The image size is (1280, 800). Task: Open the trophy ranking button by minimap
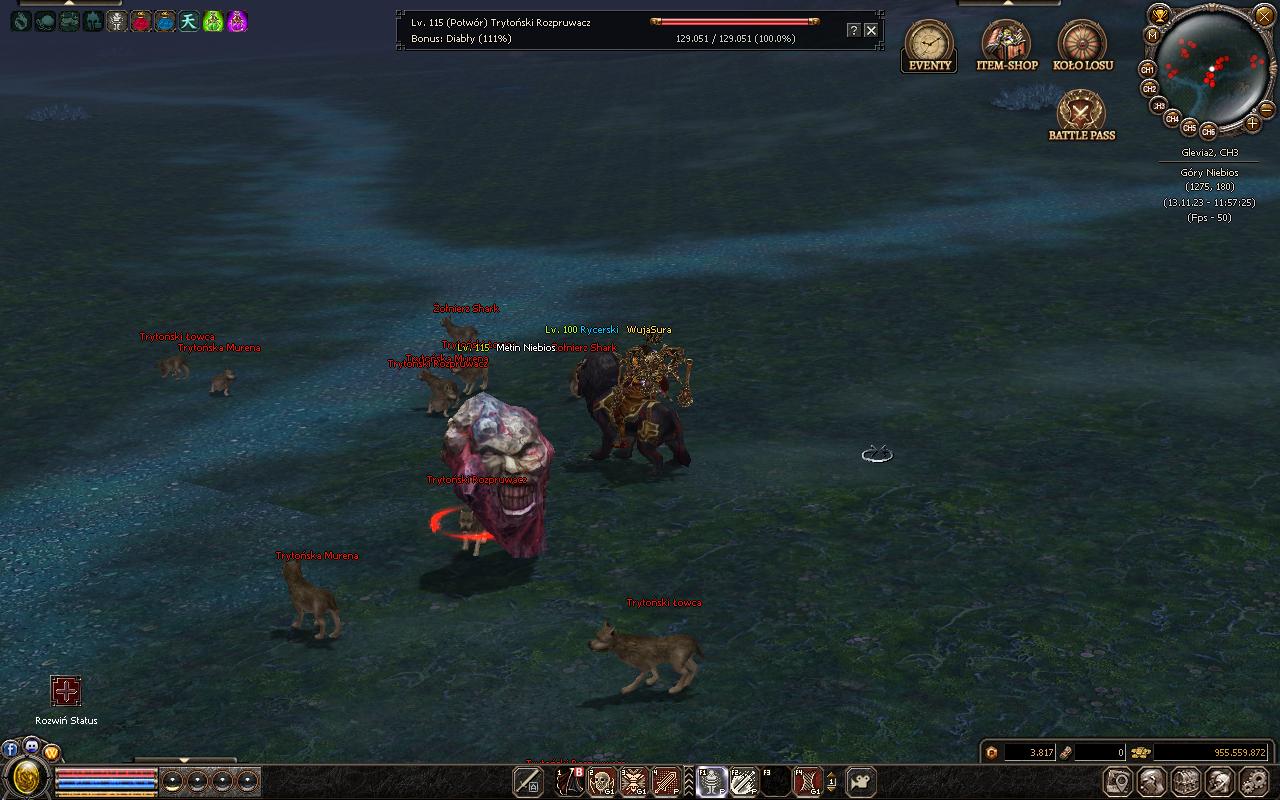point(1160,13)
